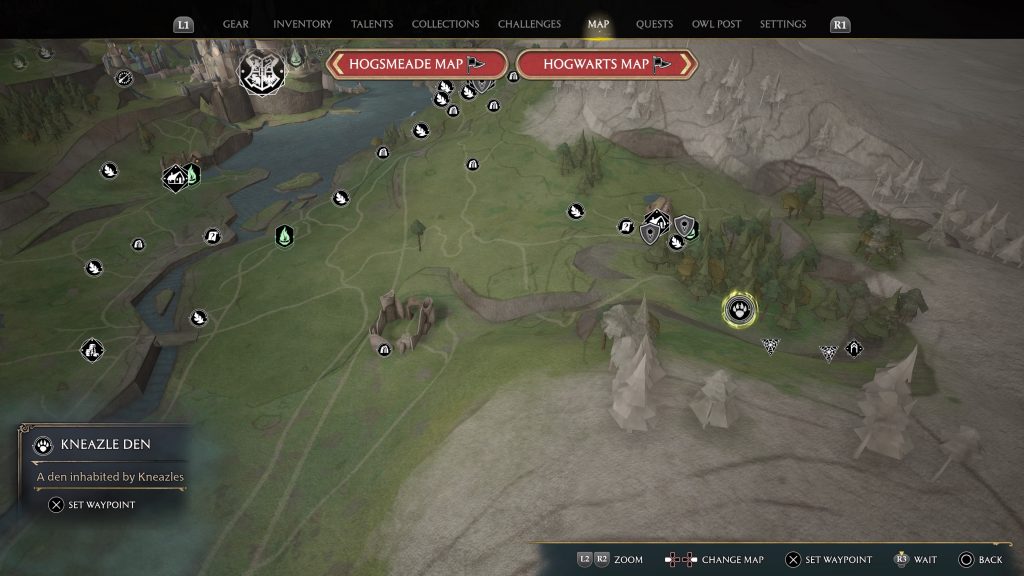1024x576 pixels.
Task: Open the Talents tab
Action: pos(372,24)
